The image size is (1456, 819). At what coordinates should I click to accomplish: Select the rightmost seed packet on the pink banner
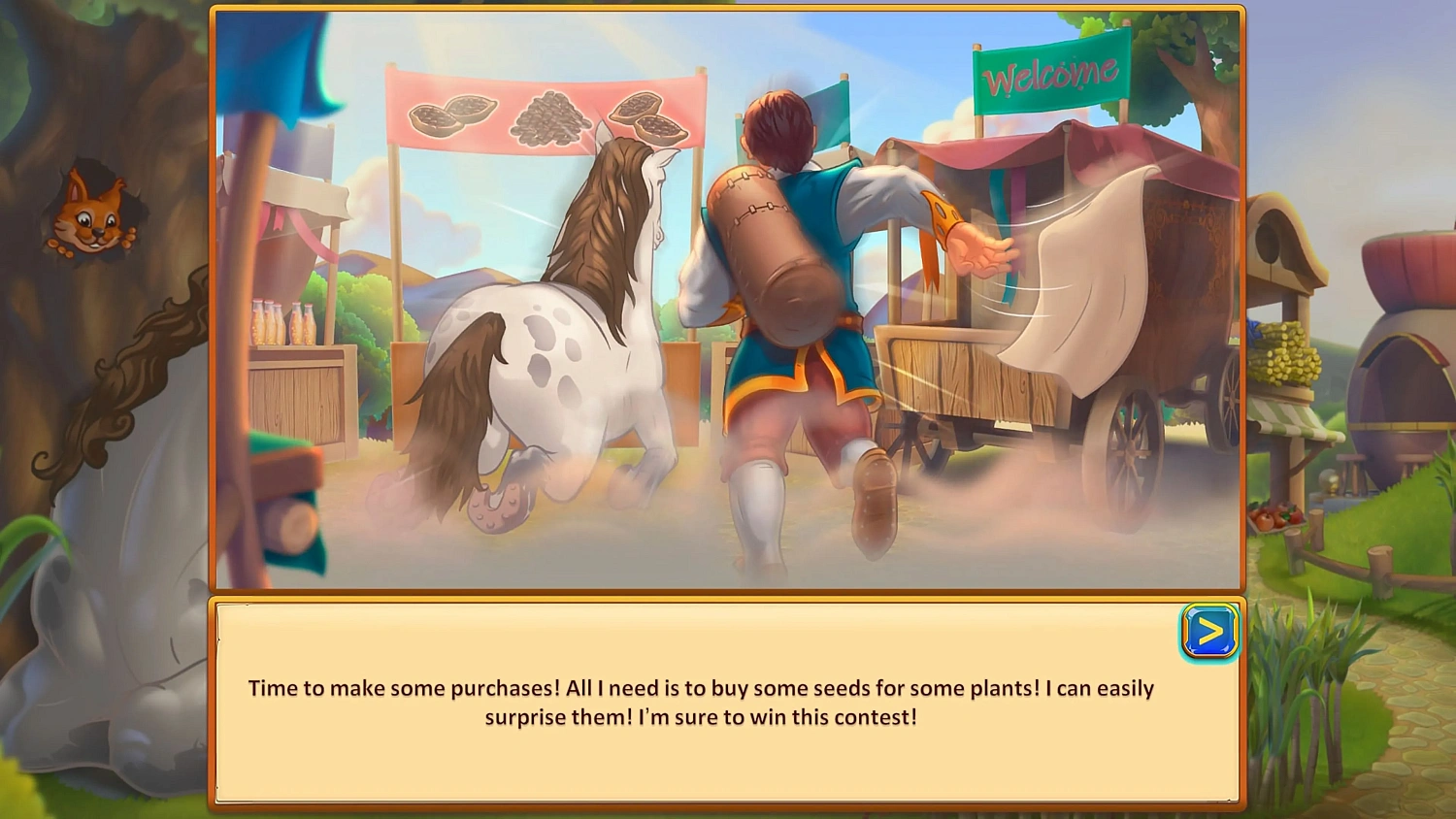[x=648, y=115]
